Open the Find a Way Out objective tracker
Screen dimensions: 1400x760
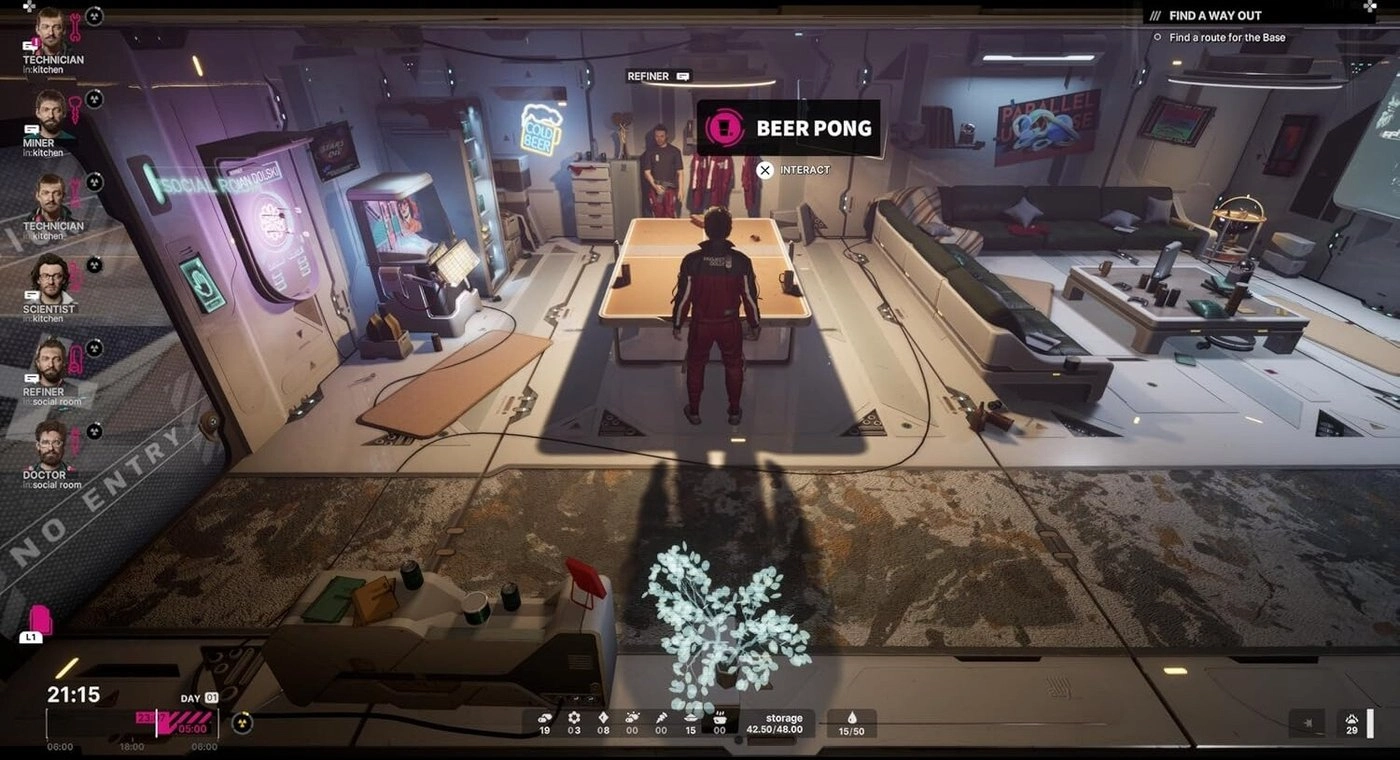[1215, 16]
